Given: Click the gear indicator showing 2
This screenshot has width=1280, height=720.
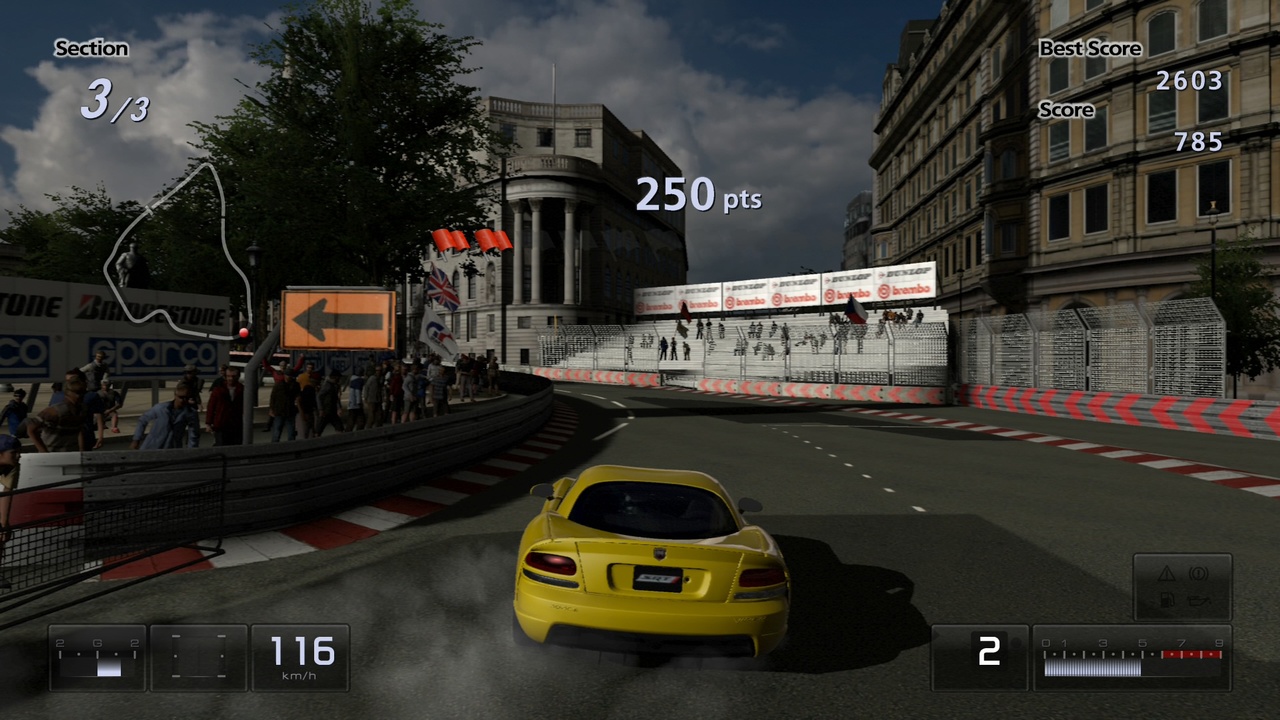Looking at the screenshot, I should 988,653.
